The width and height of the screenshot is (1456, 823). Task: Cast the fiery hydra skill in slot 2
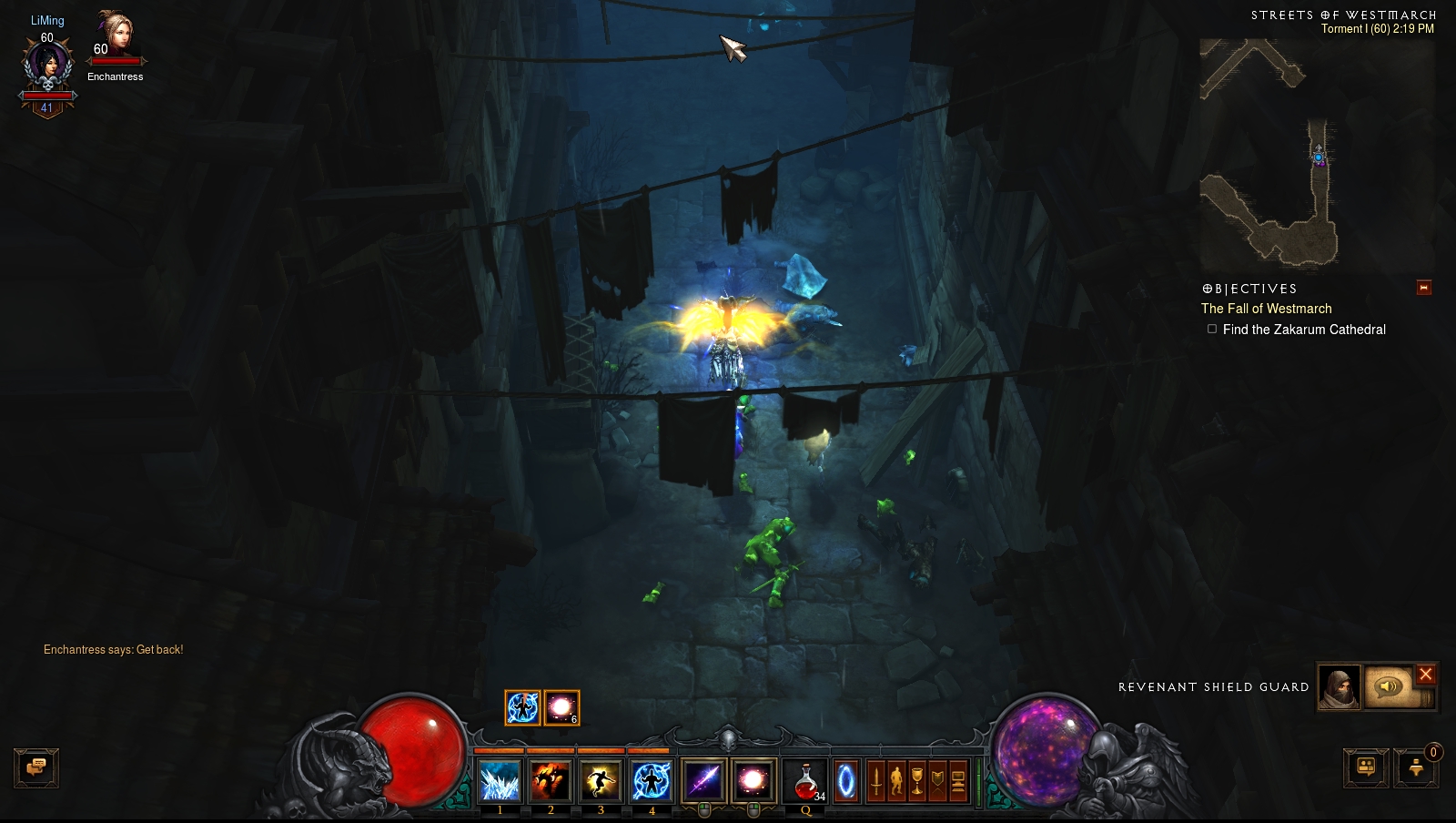tap(551, 781)
